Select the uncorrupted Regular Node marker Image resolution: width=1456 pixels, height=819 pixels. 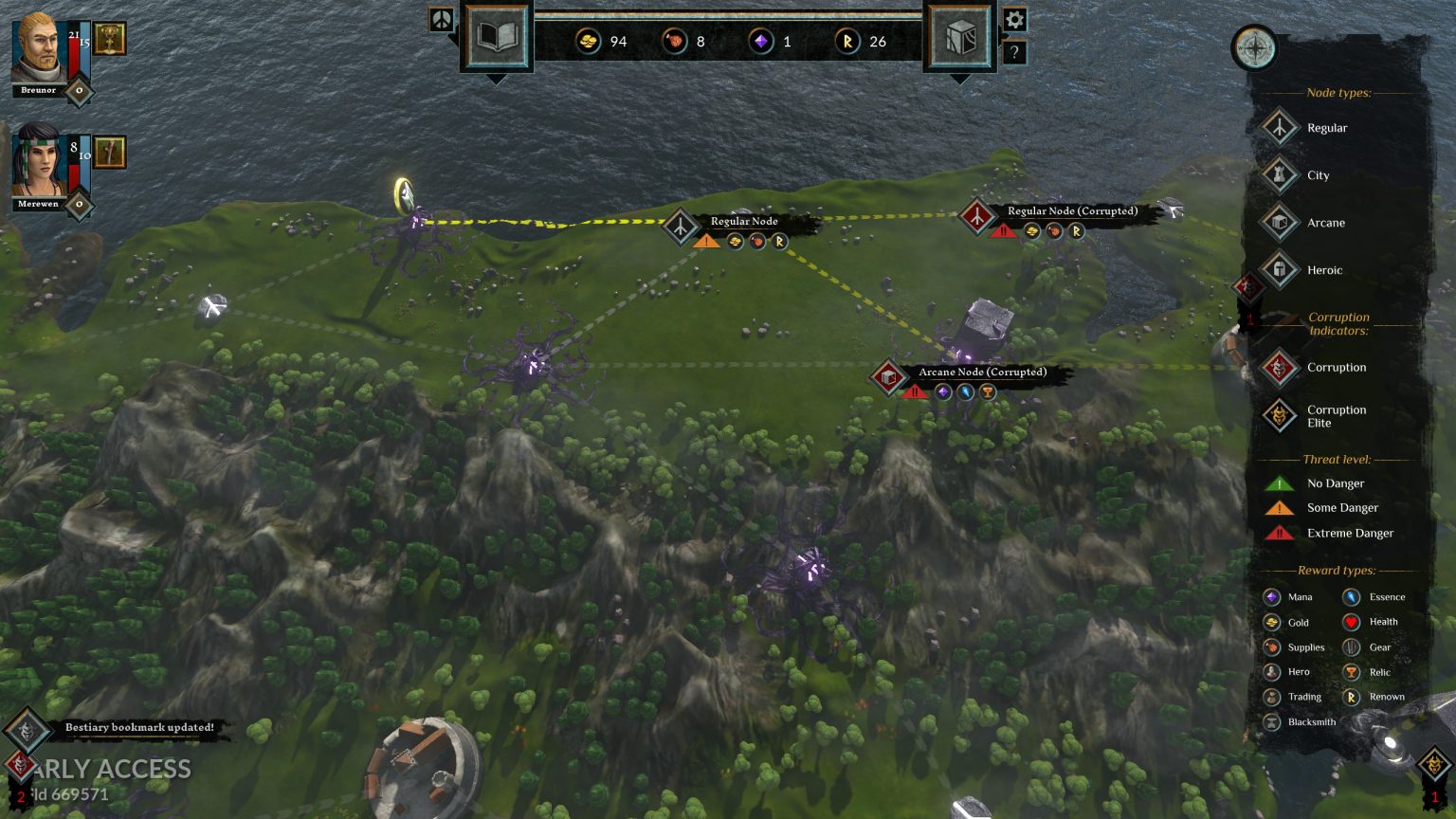pos(681,227)
